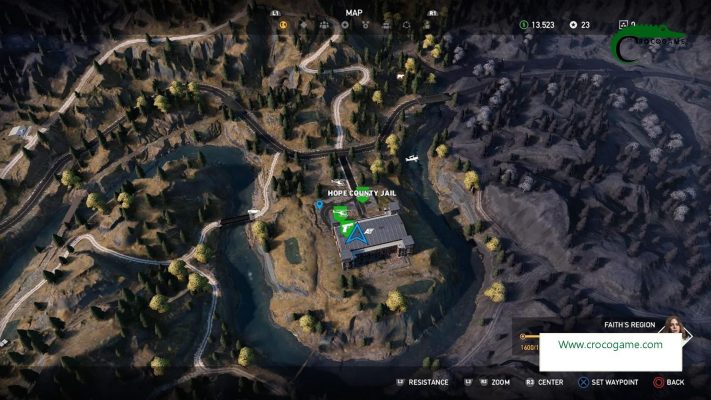Center the map with the Center option
Viewport: 711px width, 400px height.
tap(544, 382)
